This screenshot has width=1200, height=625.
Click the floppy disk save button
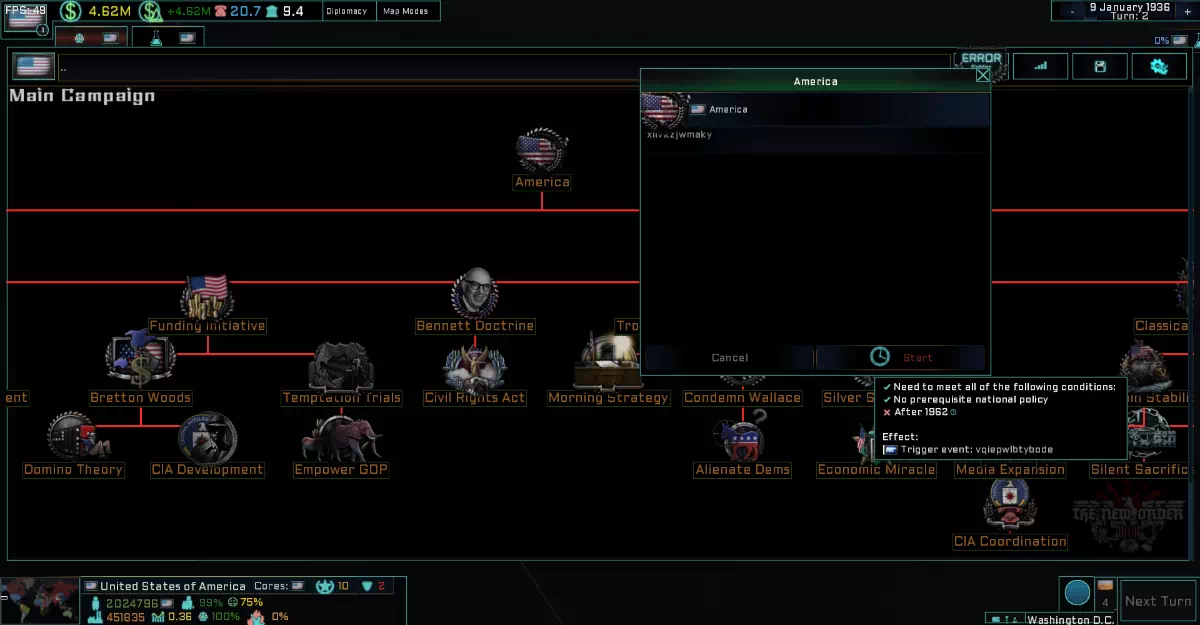point(1100,67)
